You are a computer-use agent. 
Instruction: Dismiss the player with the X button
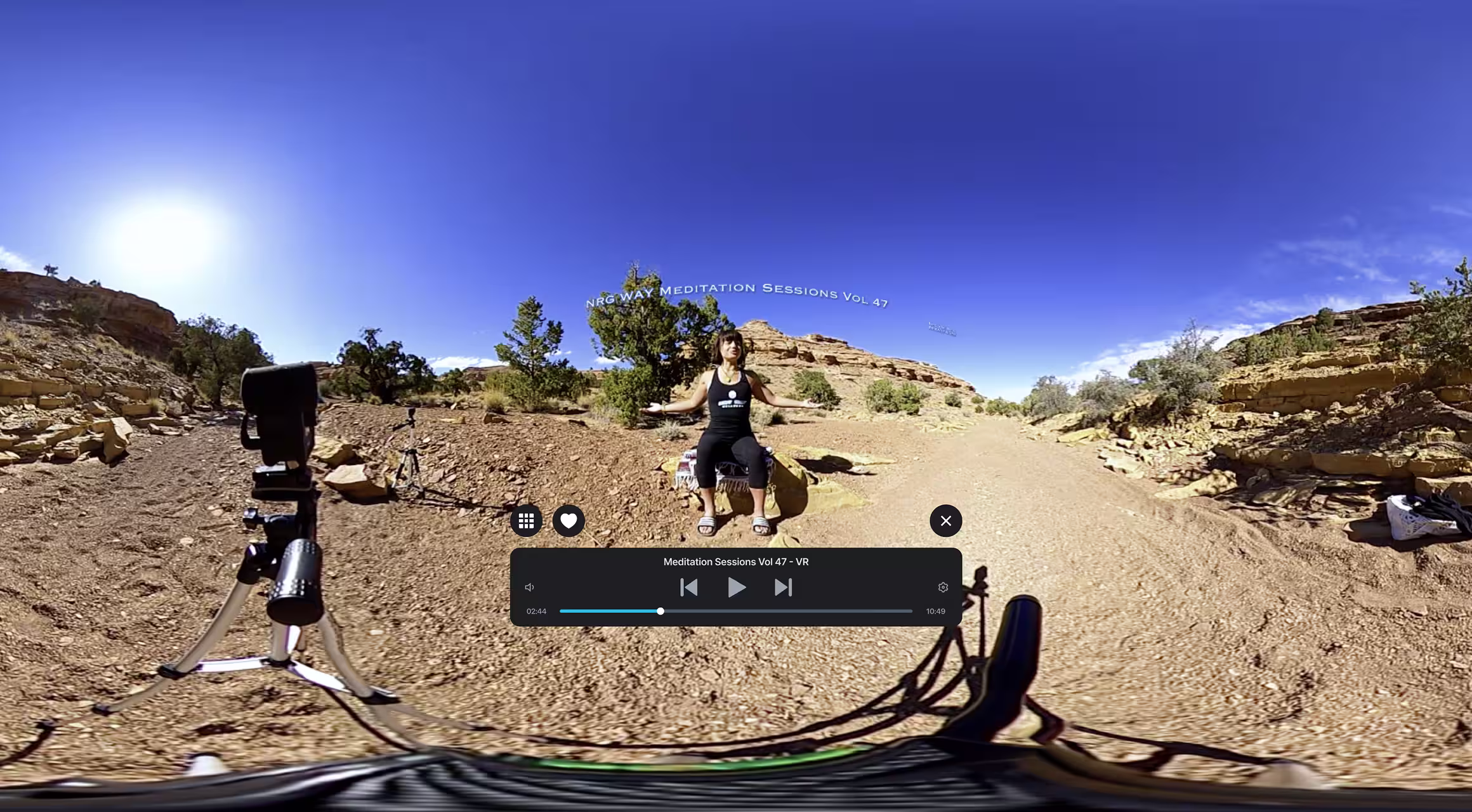pos(945,520)
